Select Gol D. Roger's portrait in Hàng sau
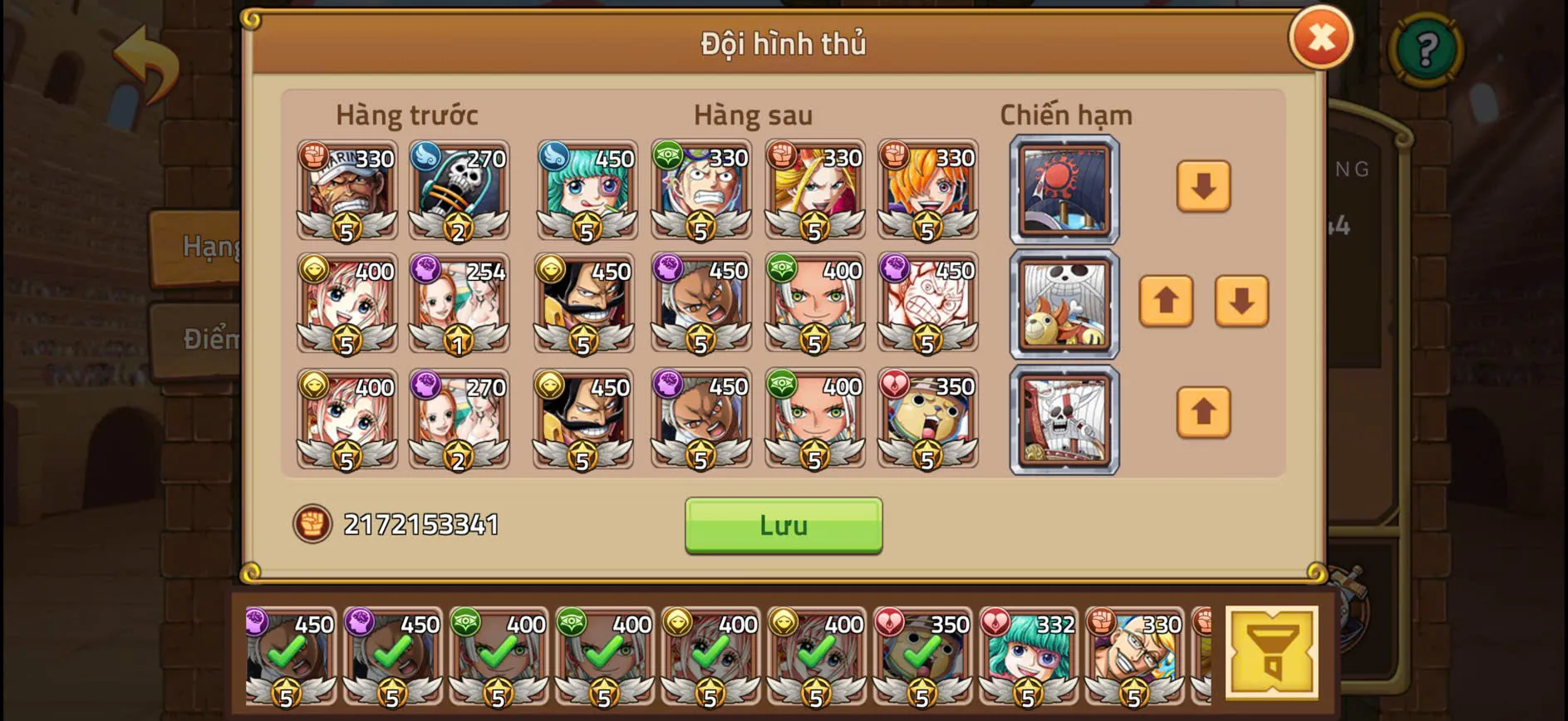Image resolution: width=1568 pixels, height=721 pixels. [x=585, y=303]
